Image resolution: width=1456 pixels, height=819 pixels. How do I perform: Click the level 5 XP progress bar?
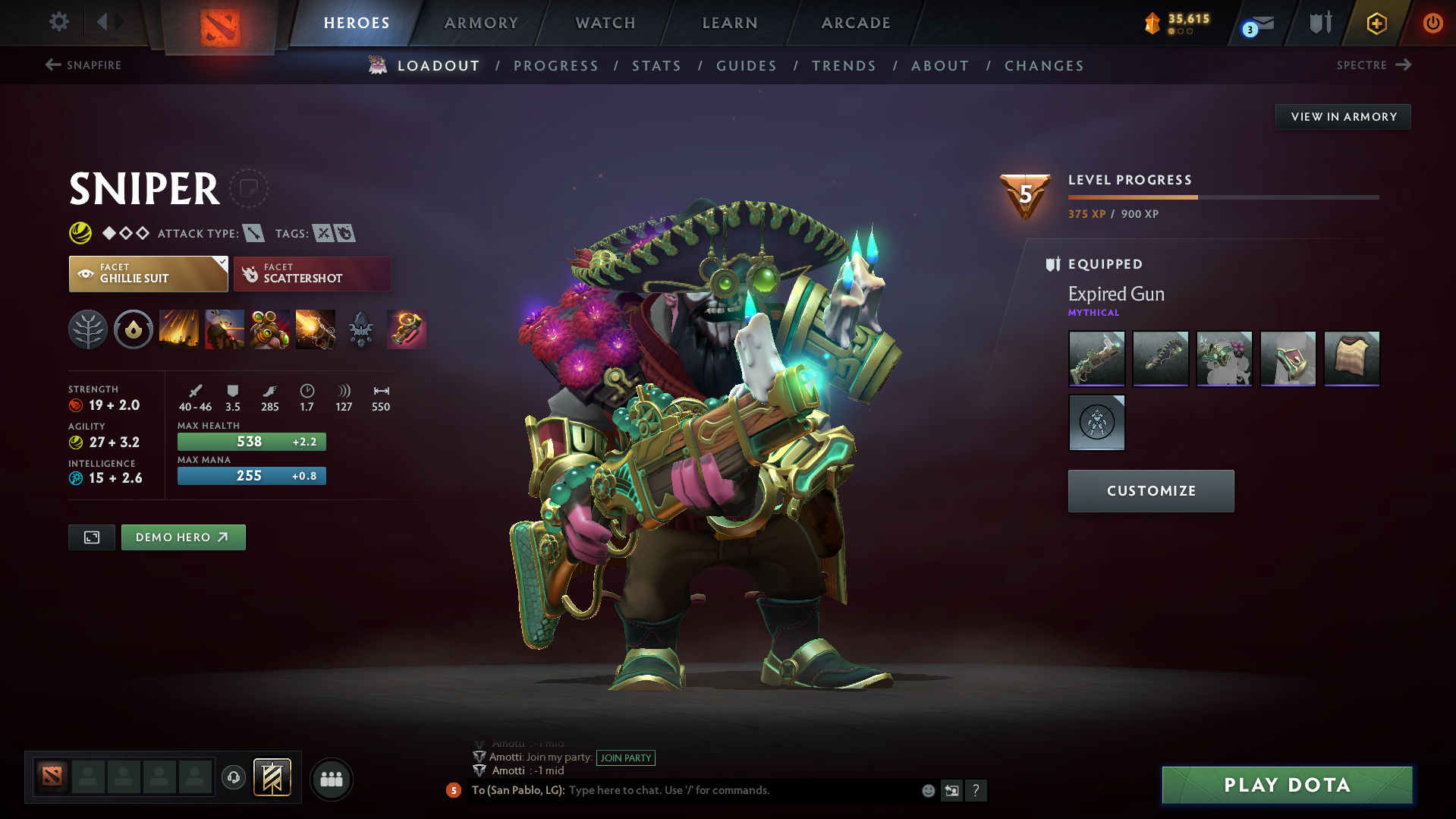point(1222,197)
